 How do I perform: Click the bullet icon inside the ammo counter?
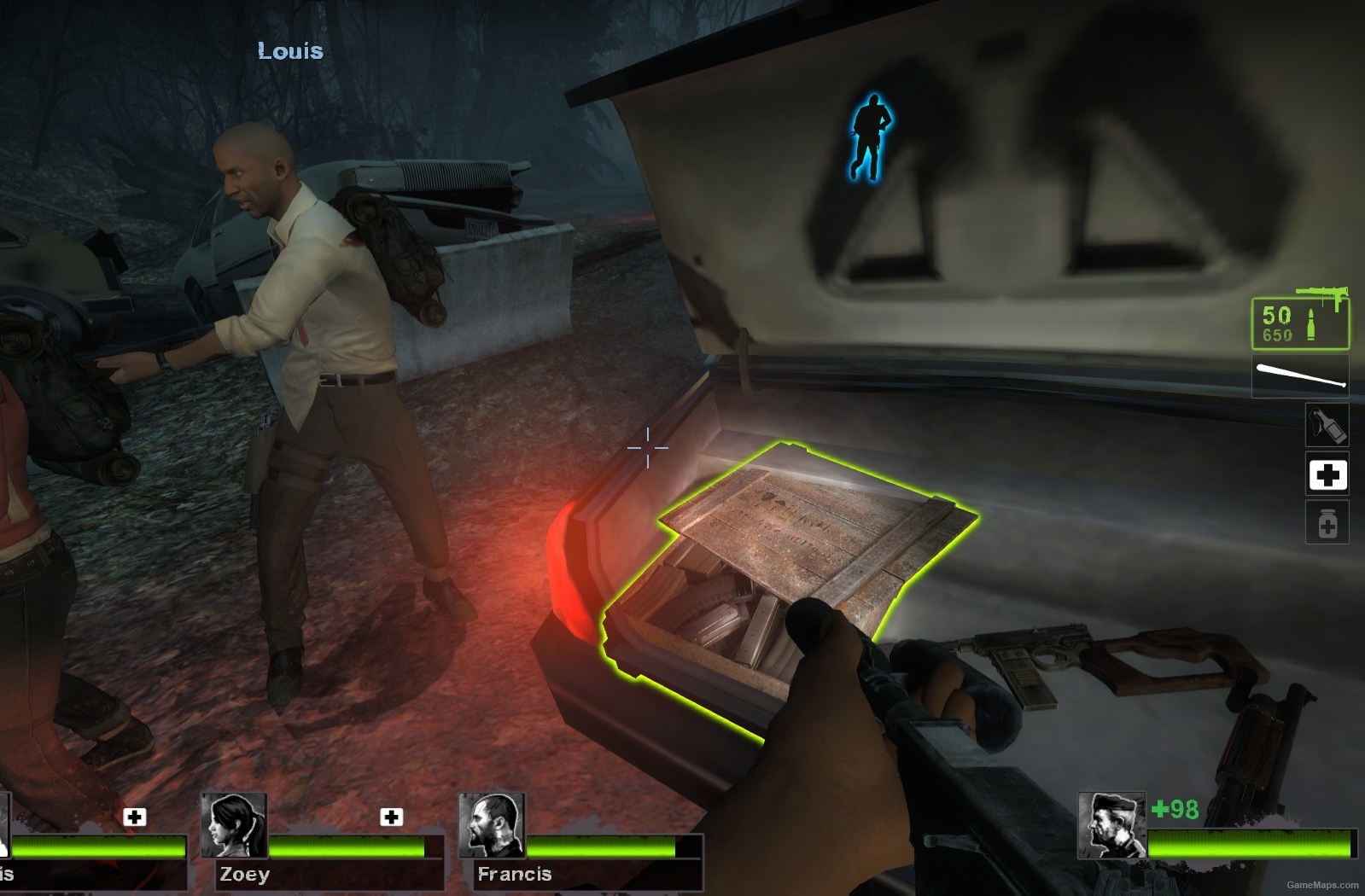[x=1309, y=323]
